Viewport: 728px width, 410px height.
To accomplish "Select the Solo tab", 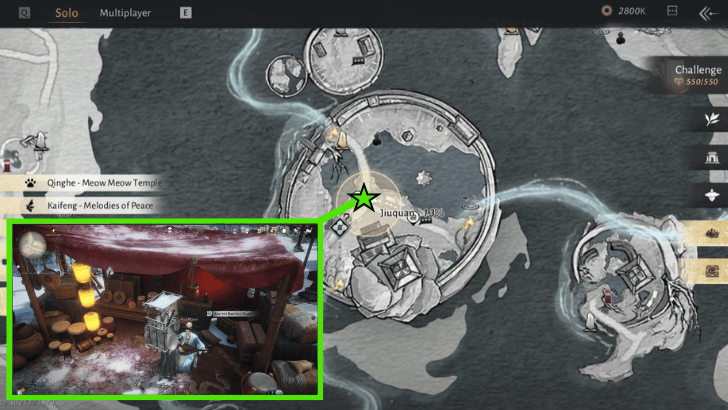I will click(x=67, y=13).
